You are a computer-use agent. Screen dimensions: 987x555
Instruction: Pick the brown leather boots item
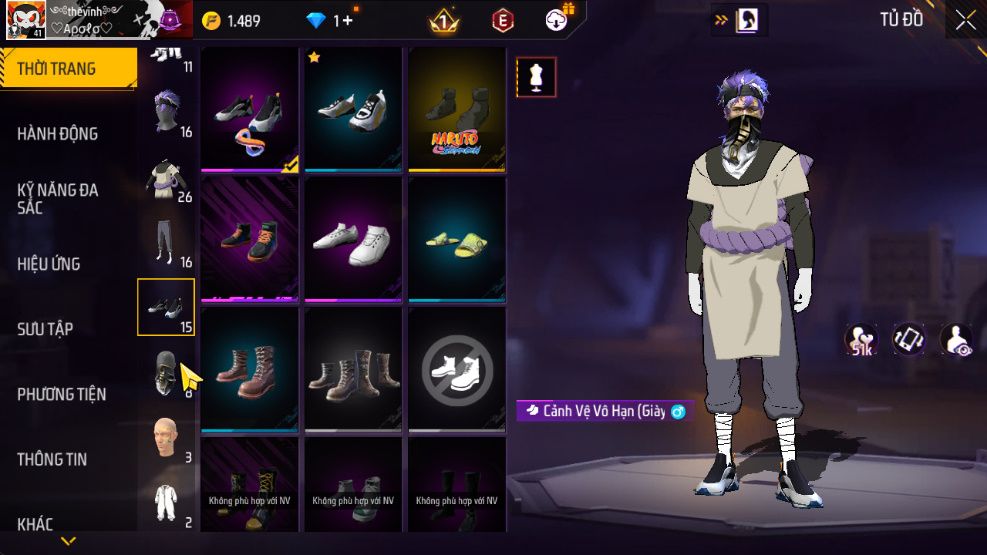coord(249,369)
